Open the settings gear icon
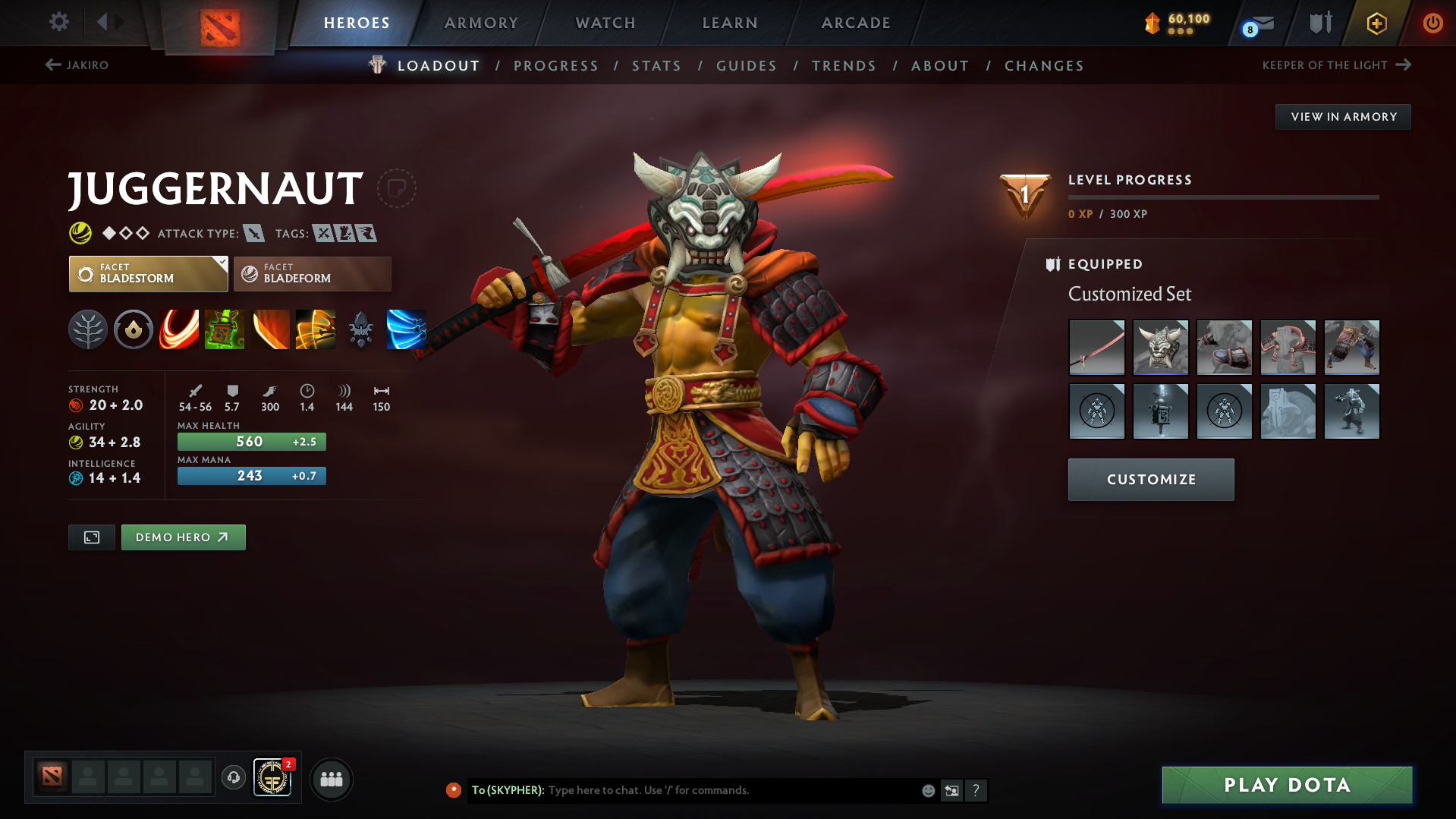This screenshot has height=819, width=1456. (x=58, y=22)
